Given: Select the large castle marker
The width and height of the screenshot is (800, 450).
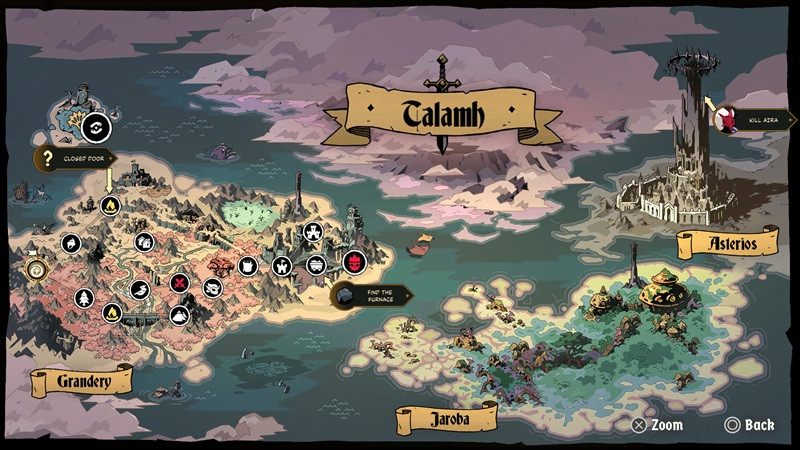Looking at the screenshot, I should [313, 233].
